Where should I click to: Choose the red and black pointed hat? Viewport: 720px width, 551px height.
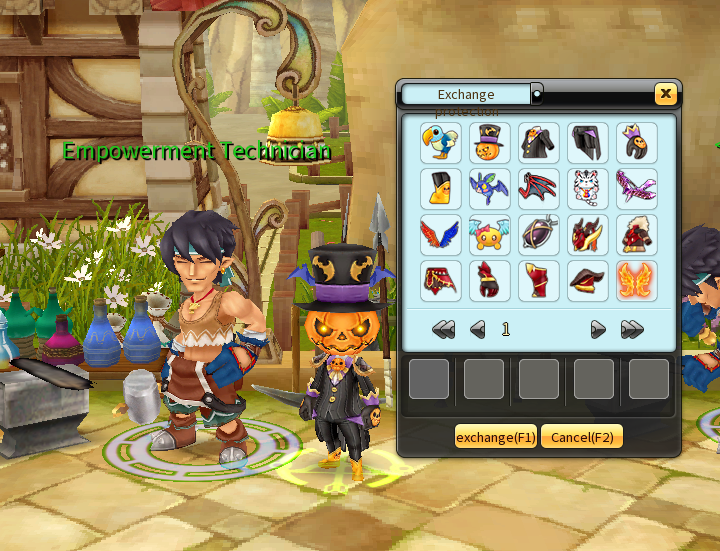click(588, 281)
